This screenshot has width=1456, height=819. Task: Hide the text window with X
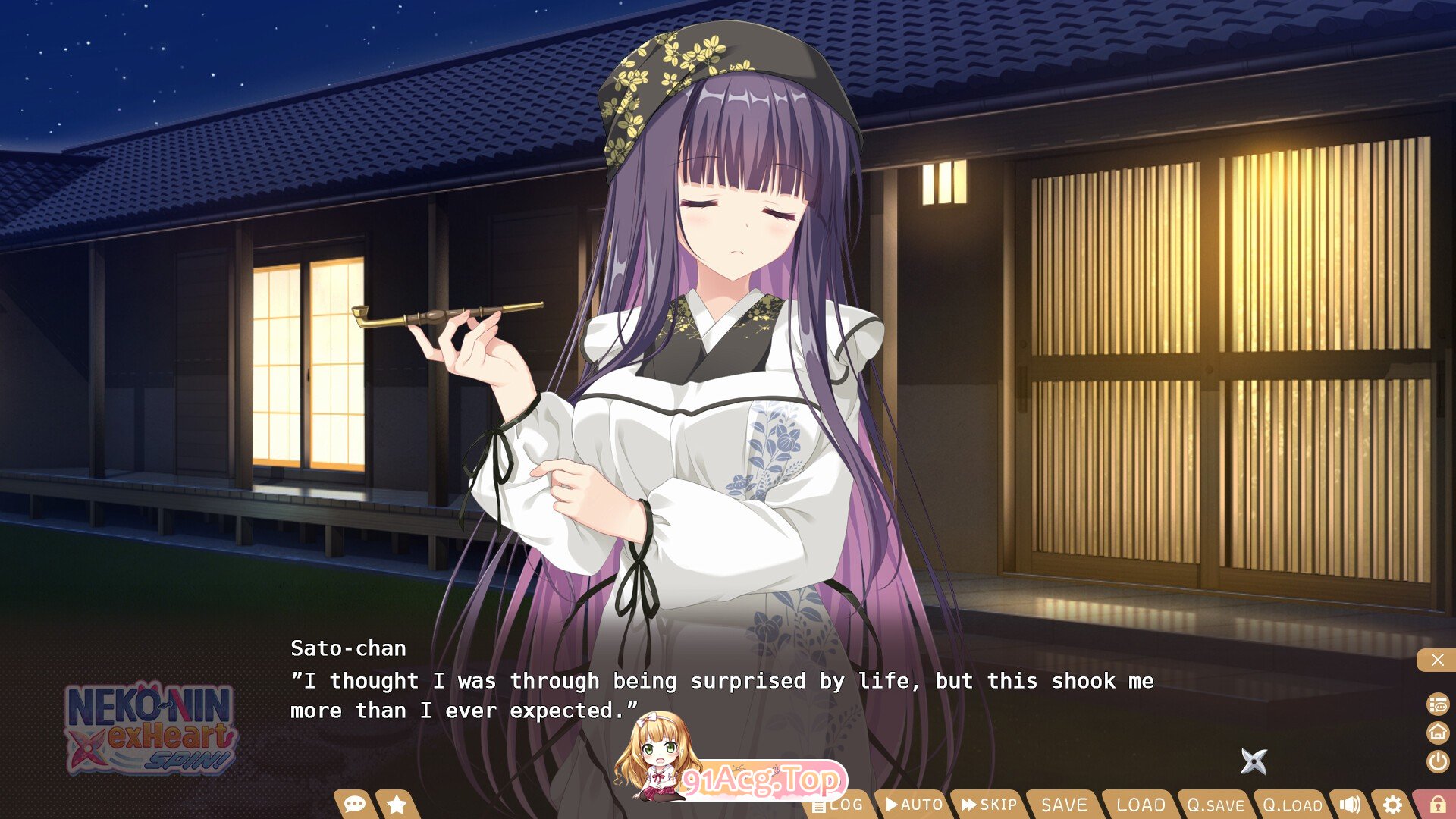[x=1437, y=660]
